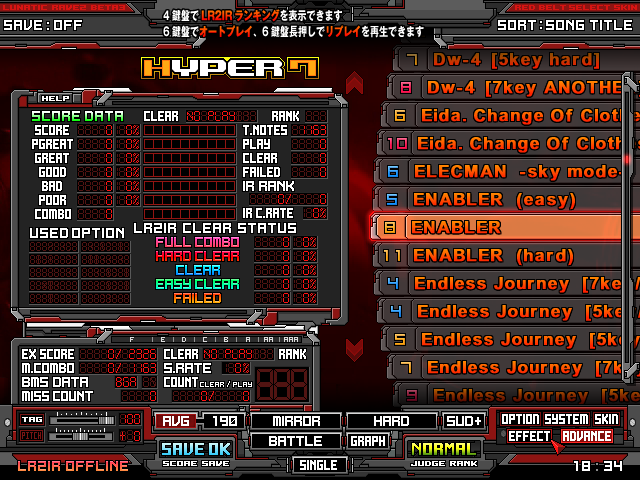Toggle the GRAPH display button
Viewport: 640px width, 480px height.
point(367,441)
